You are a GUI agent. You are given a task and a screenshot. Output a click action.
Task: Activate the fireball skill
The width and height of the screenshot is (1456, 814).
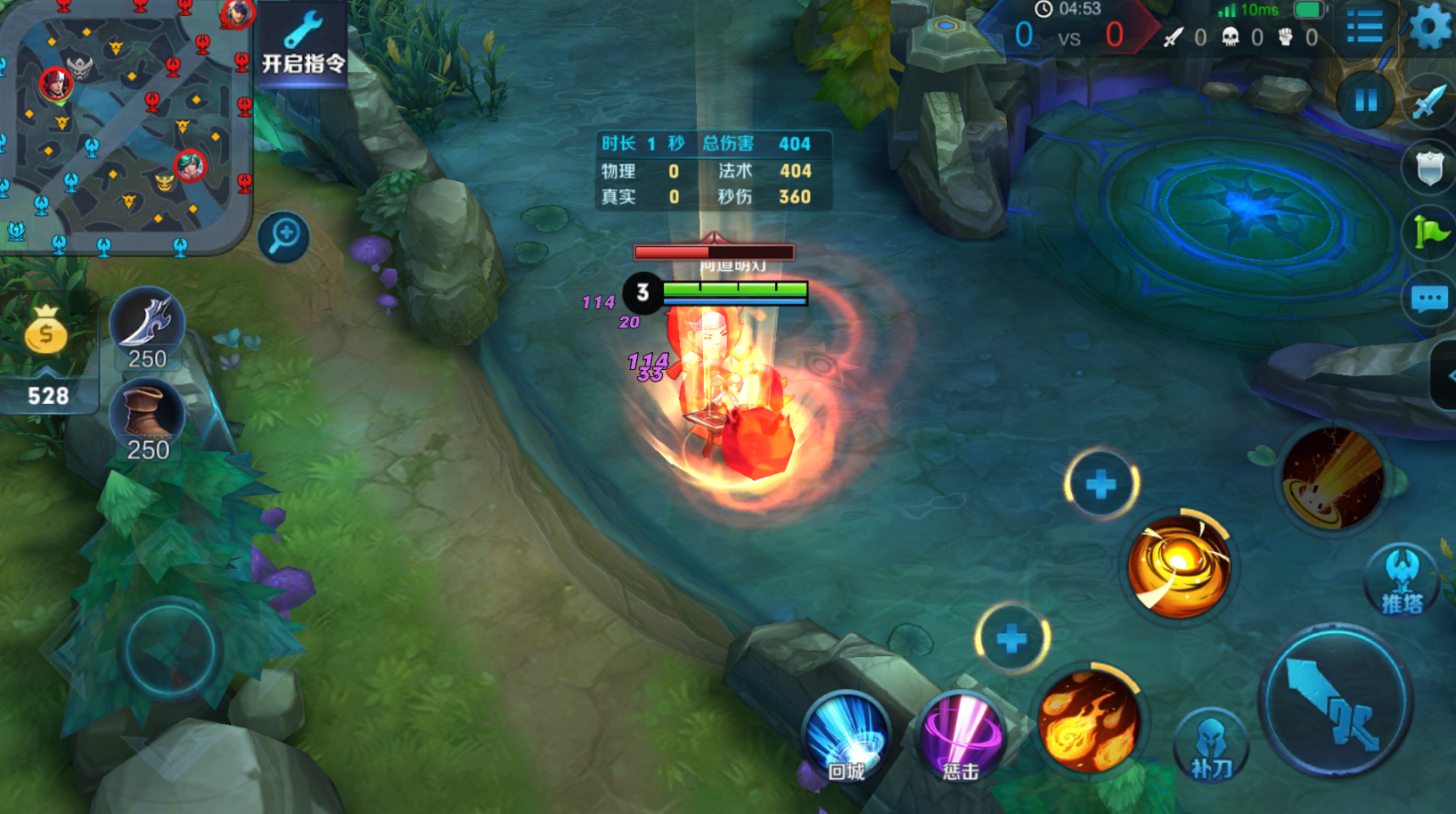point(1089,720)
